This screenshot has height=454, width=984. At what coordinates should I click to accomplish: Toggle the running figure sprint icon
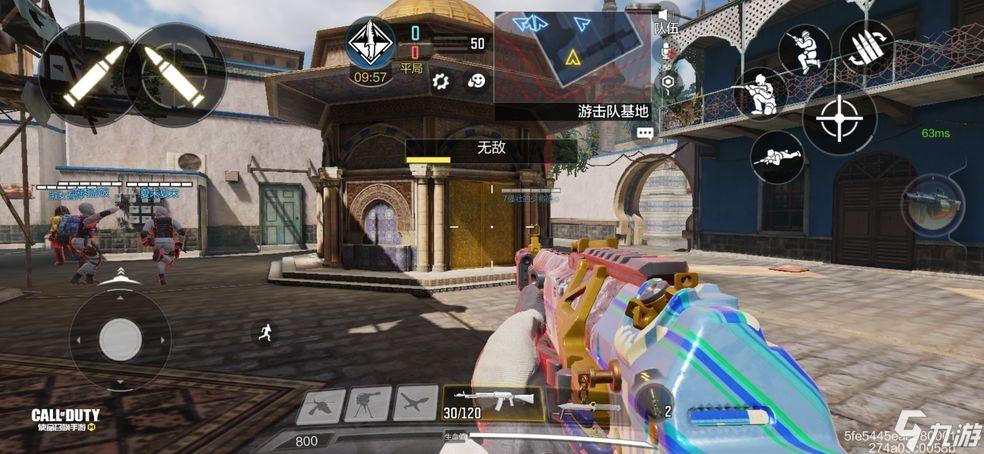coord(265,334)
